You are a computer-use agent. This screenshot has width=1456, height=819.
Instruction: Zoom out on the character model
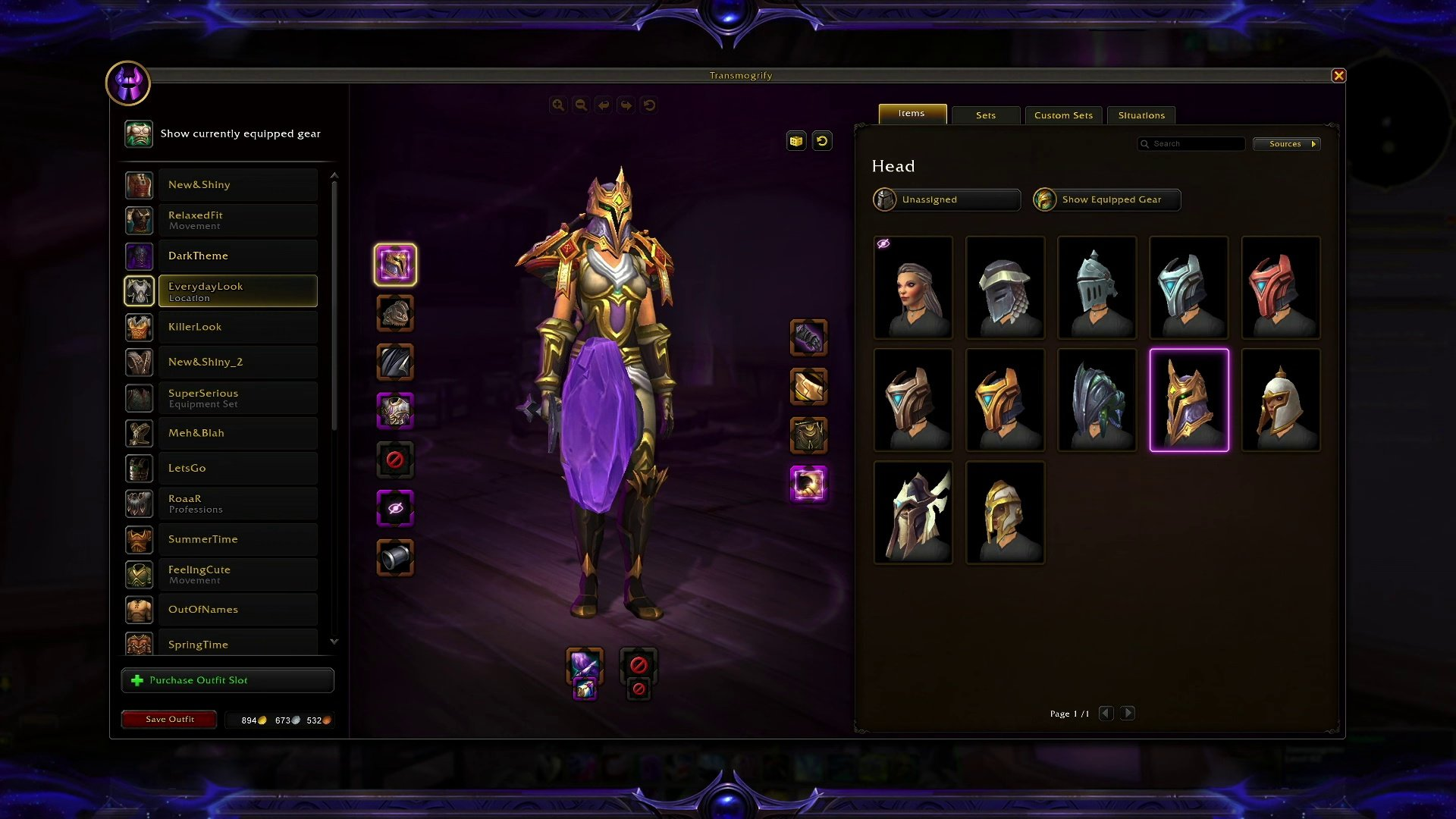(581, 105)
